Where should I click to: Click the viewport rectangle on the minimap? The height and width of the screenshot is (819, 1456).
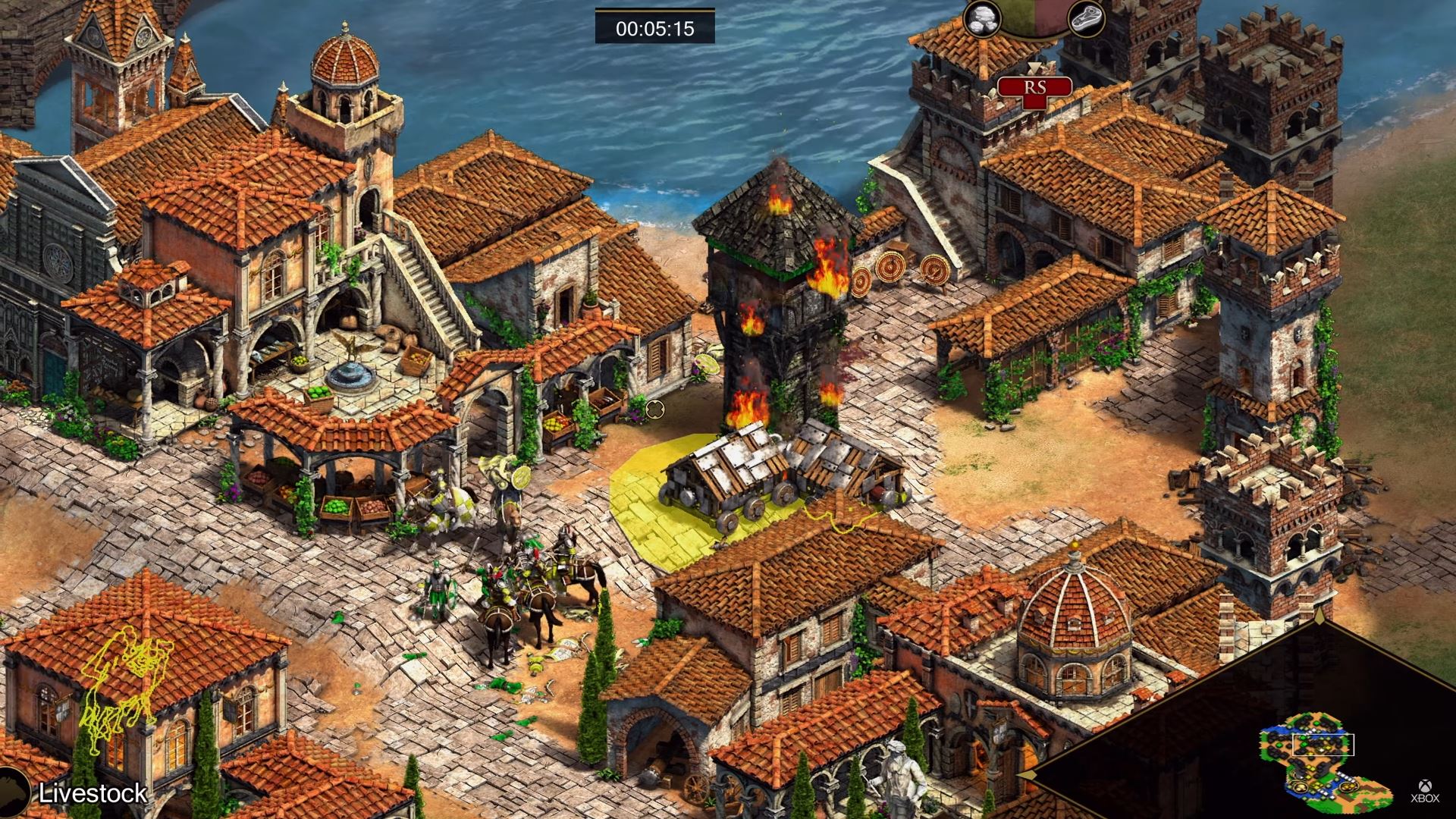[1323, 745]
